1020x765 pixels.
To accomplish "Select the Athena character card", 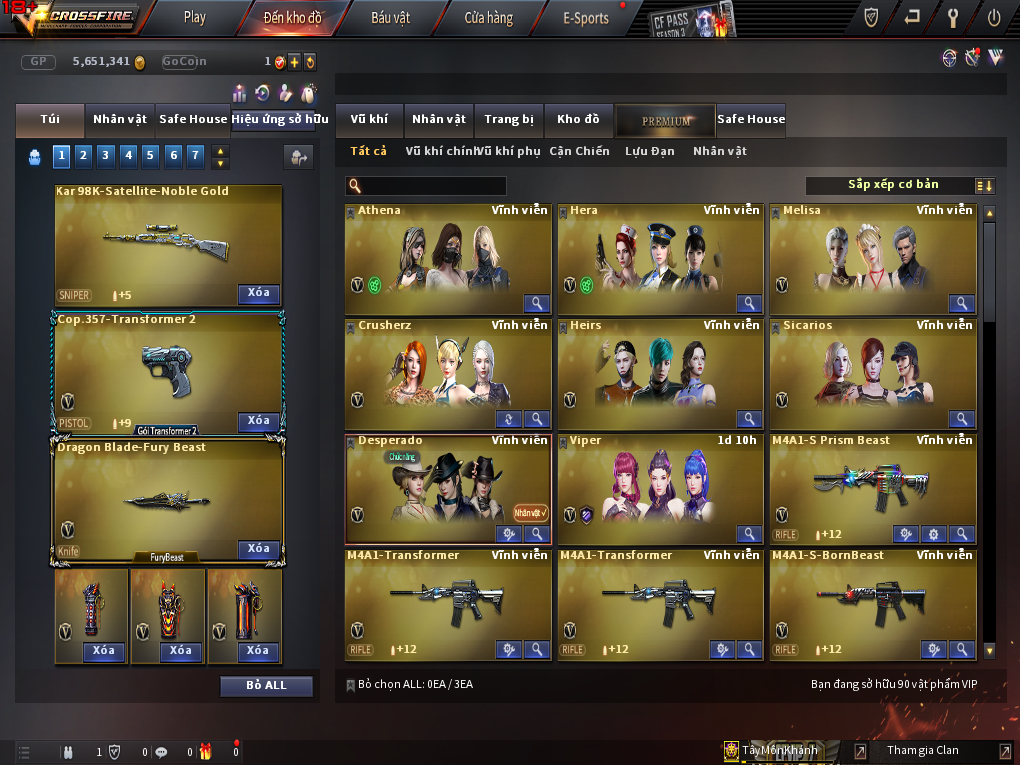I will pyautogui.click(x=447, y=258).
